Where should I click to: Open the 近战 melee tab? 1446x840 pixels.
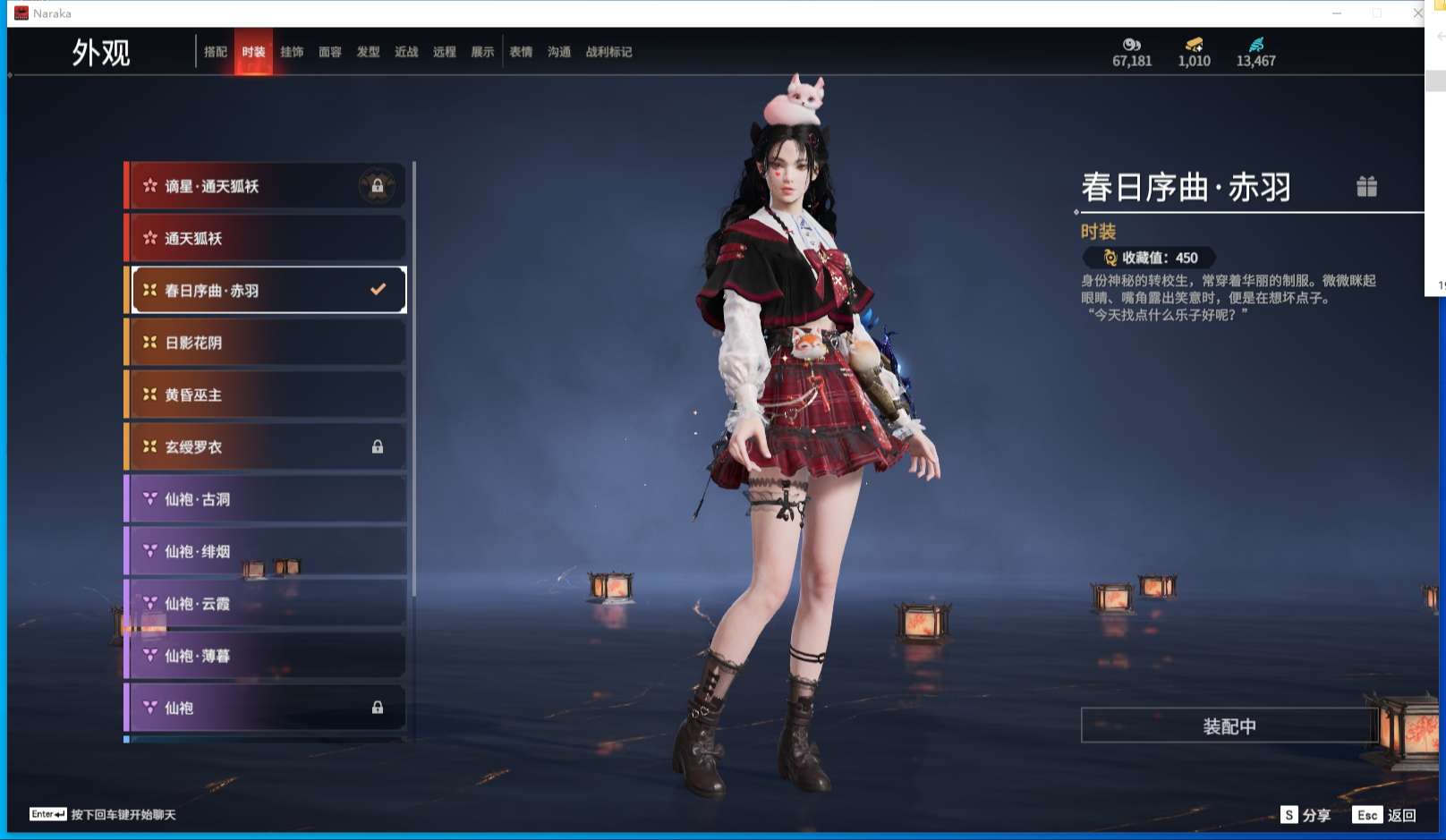pyautogui.click(x=406, y=52)
